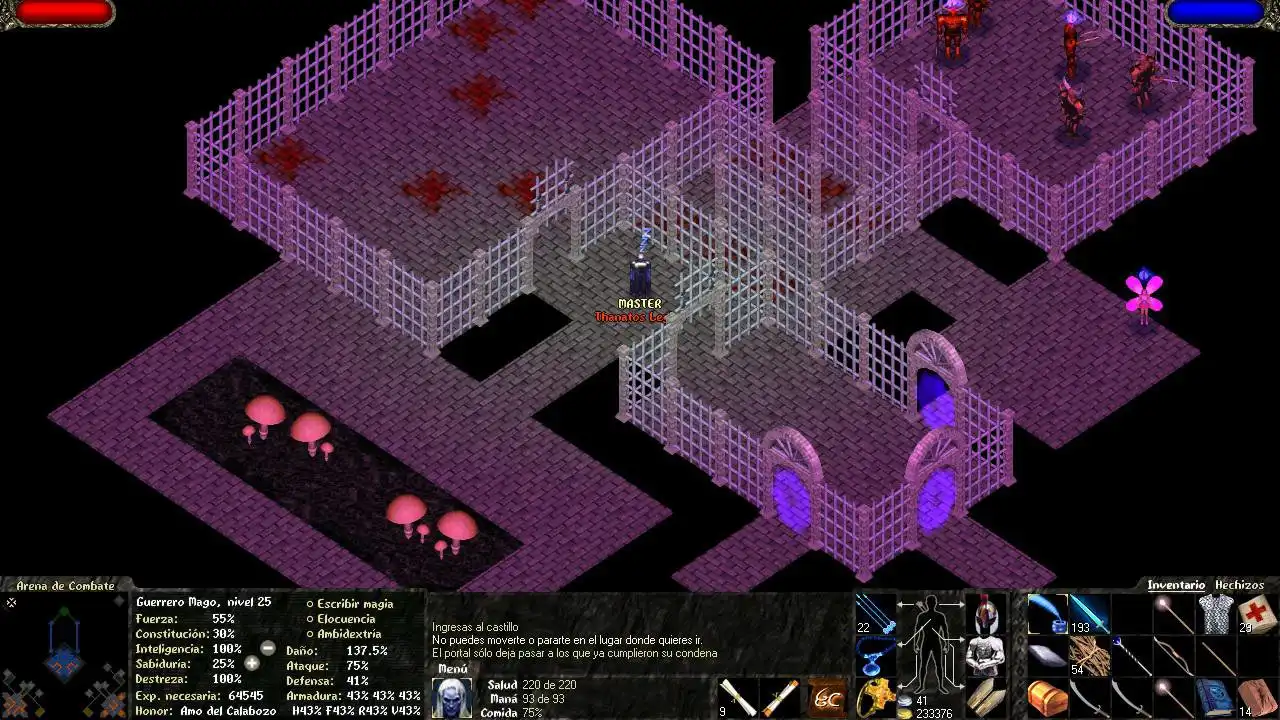The width and height of the screenshot is (1280, 720).
Task: Switch to the Hechizos tab
Action: (1239, 585)
